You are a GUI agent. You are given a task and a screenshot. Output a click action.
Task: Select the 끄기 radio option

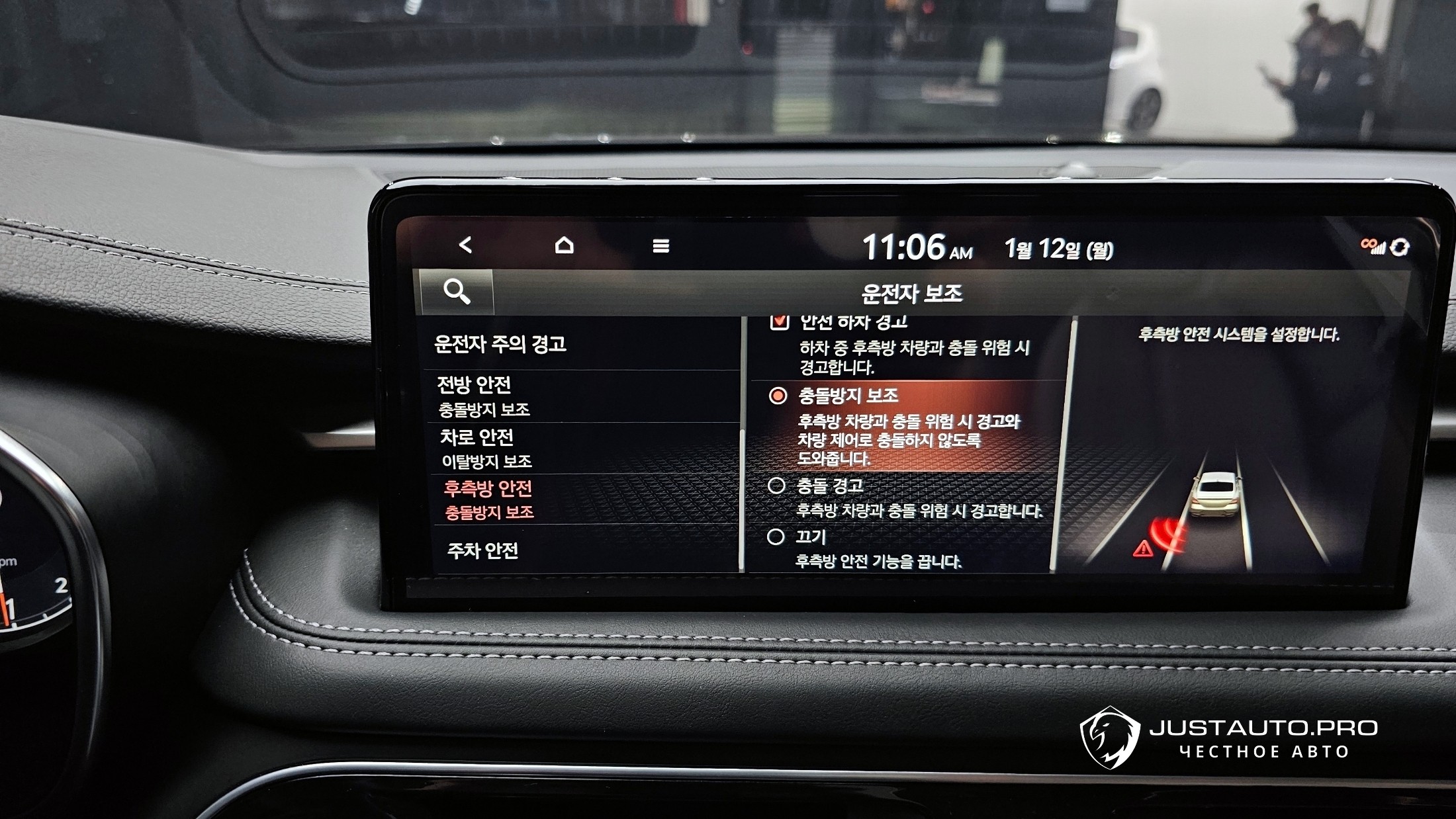pyautogui.click(x=776, y=537)
